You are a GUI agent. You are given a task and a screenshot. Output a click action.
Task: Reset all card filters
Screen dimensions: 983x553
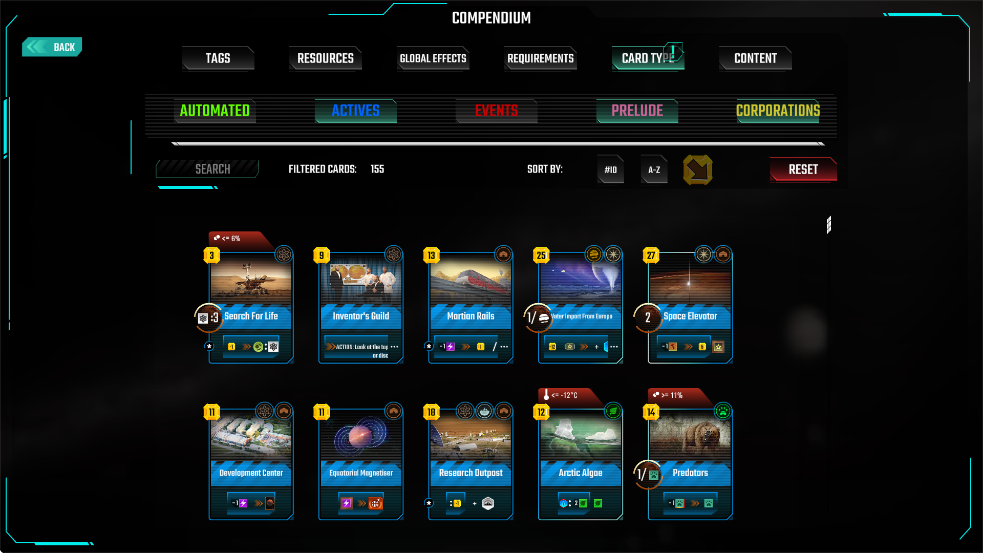(803, 170)
